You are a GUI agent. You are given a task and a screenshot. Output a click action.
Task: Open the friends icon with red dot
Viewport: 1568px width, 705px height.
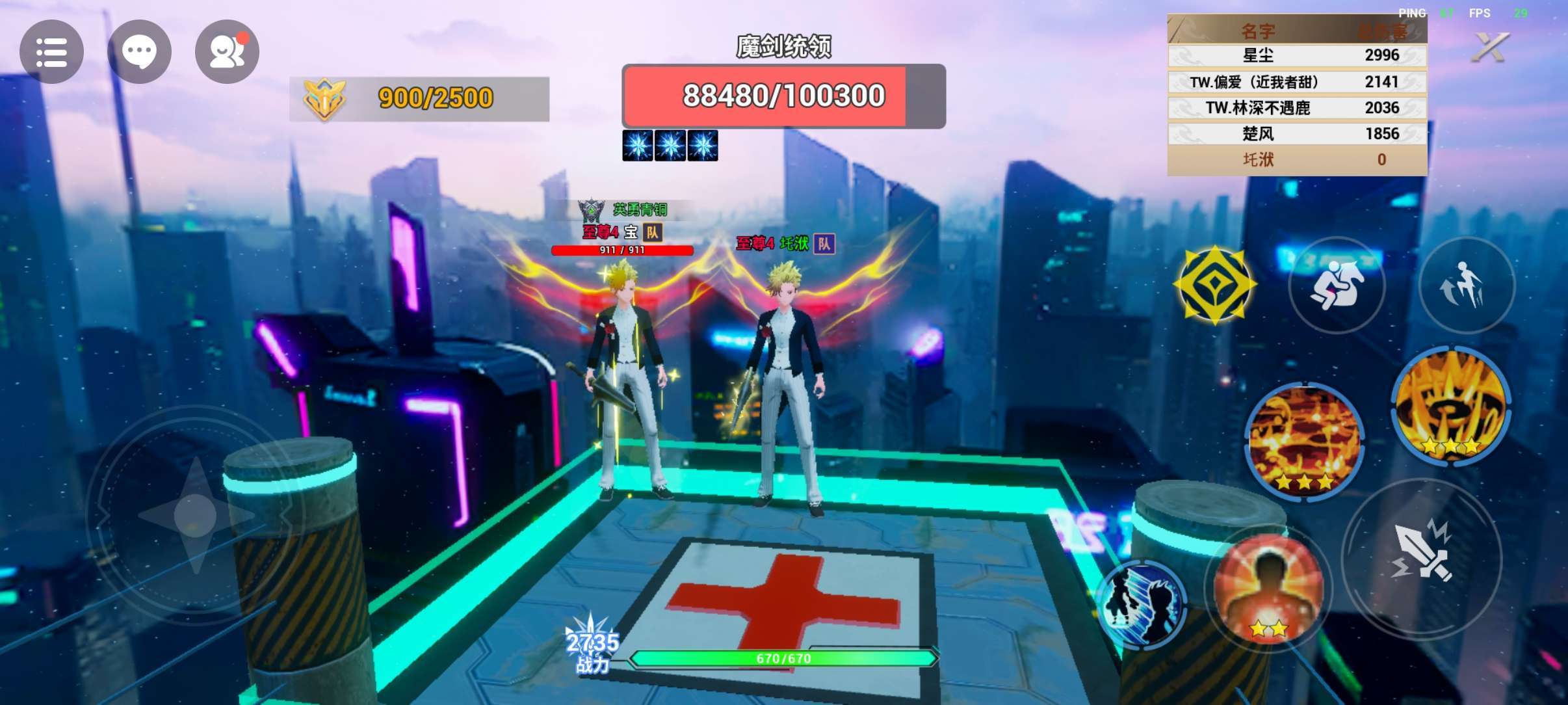coord(227,52)
